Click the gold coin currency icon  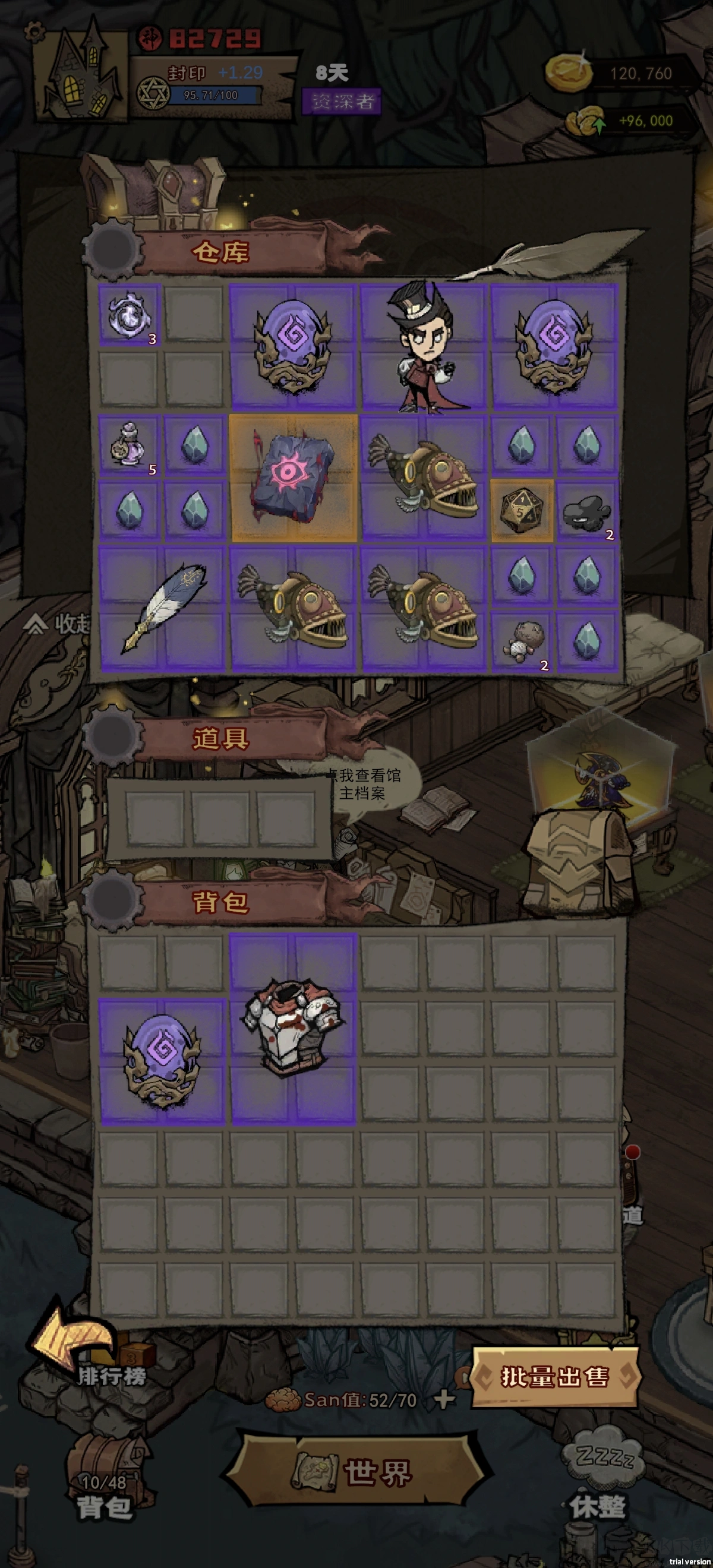tap(567, 72)
